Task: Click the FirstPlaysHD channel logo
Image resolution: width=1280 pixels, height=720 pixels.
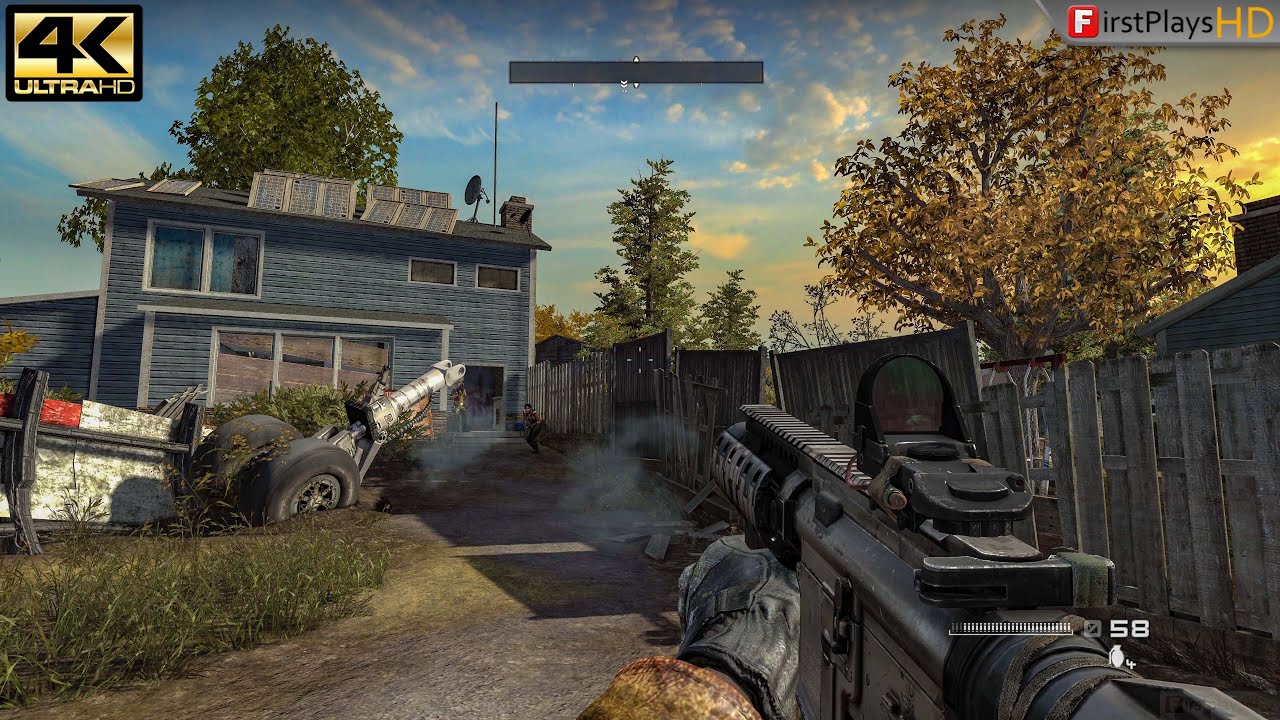Action: pyautogui.click(x=1170, y=22)
